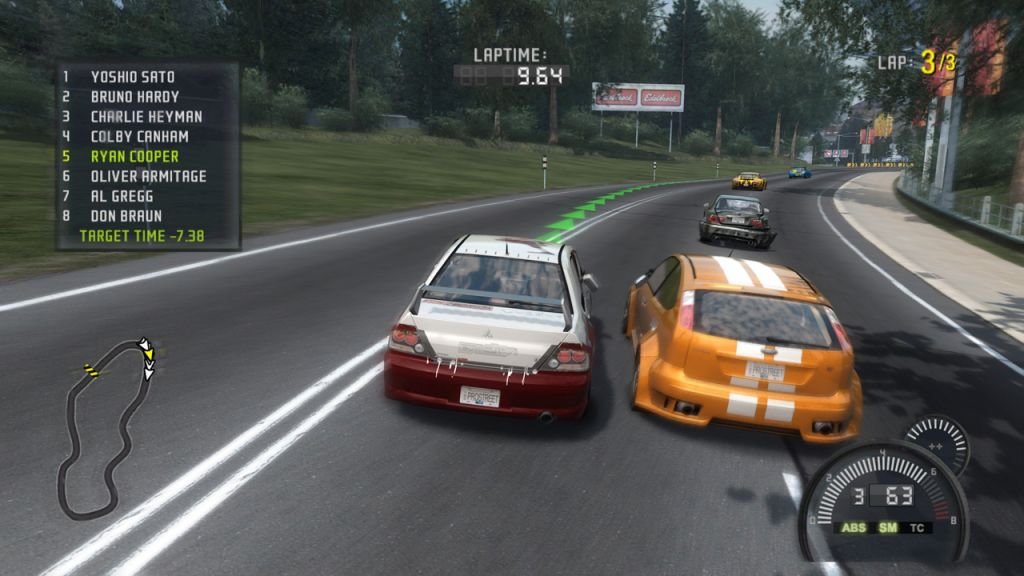Pick Oliver Armitage from the racer list
The image size is (1024, 576).
point(148,177)
